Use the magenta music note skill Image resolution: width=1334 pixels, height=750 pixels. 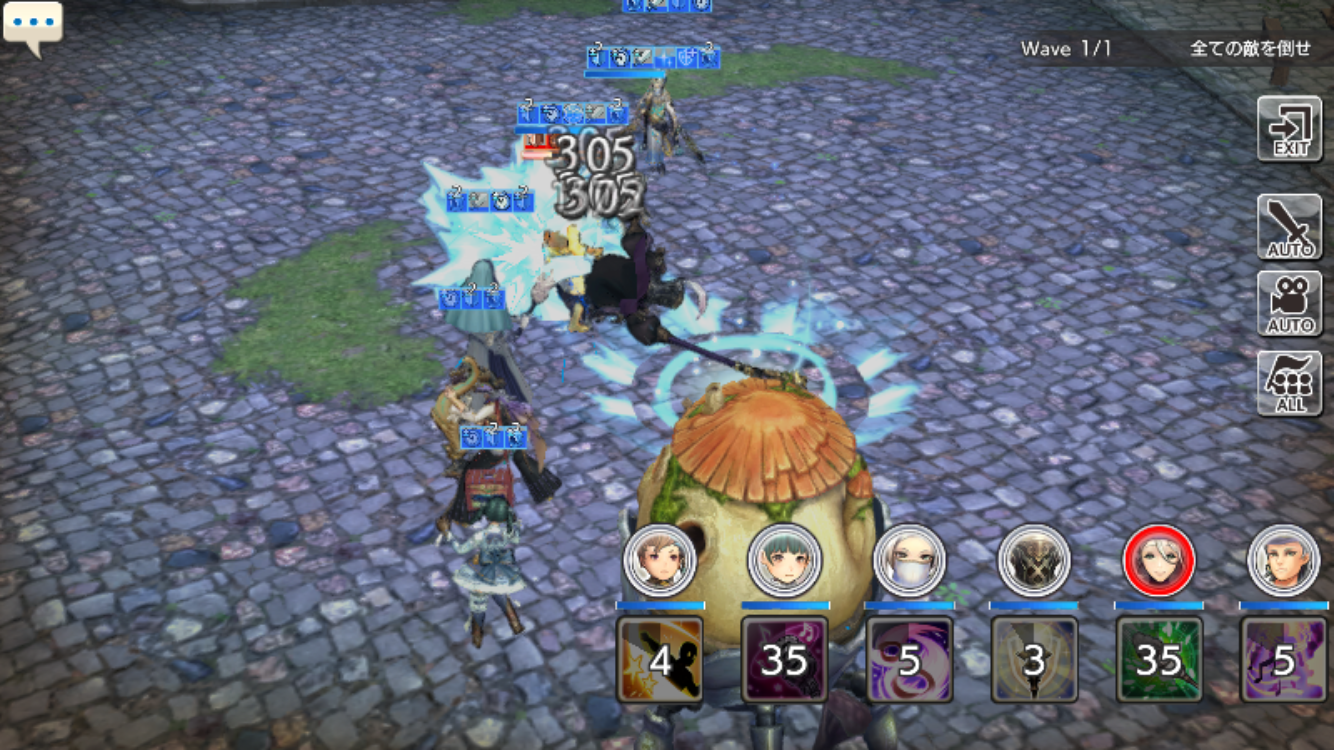(x=785, y=659)
